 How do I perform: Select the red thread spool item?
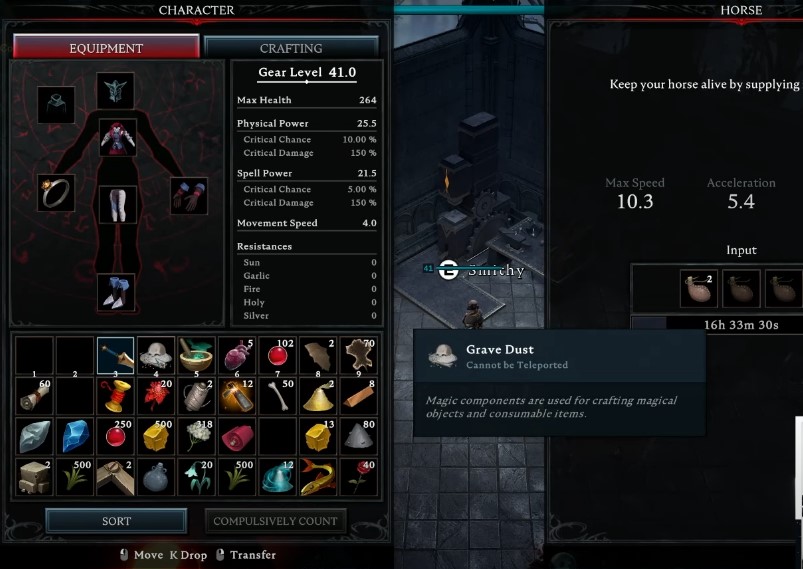pyautogui.click(x=115, y=396)
